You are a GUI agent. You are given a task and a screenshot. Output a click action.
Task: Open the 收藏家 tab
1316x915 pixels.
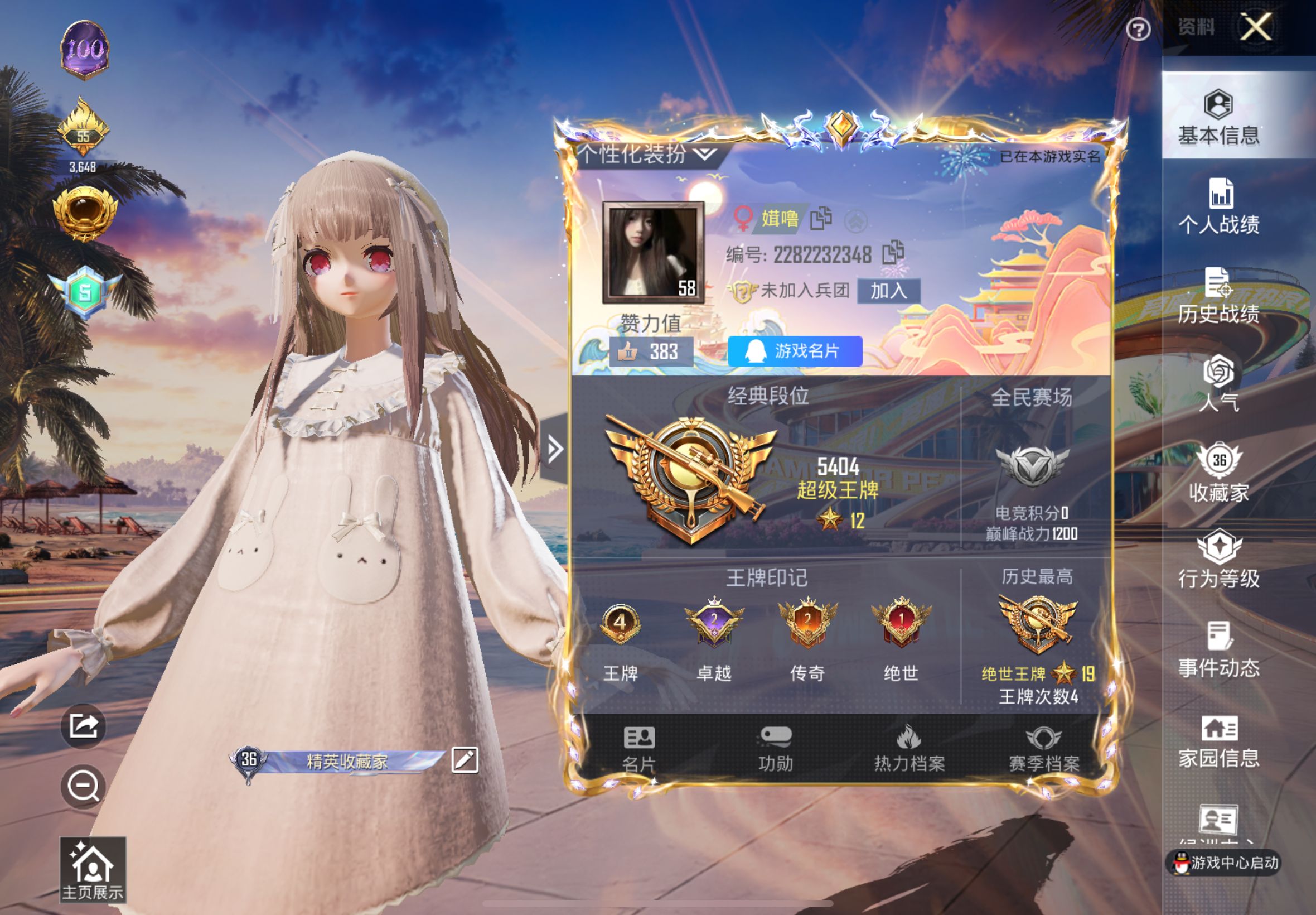[x=1218, y=473]
